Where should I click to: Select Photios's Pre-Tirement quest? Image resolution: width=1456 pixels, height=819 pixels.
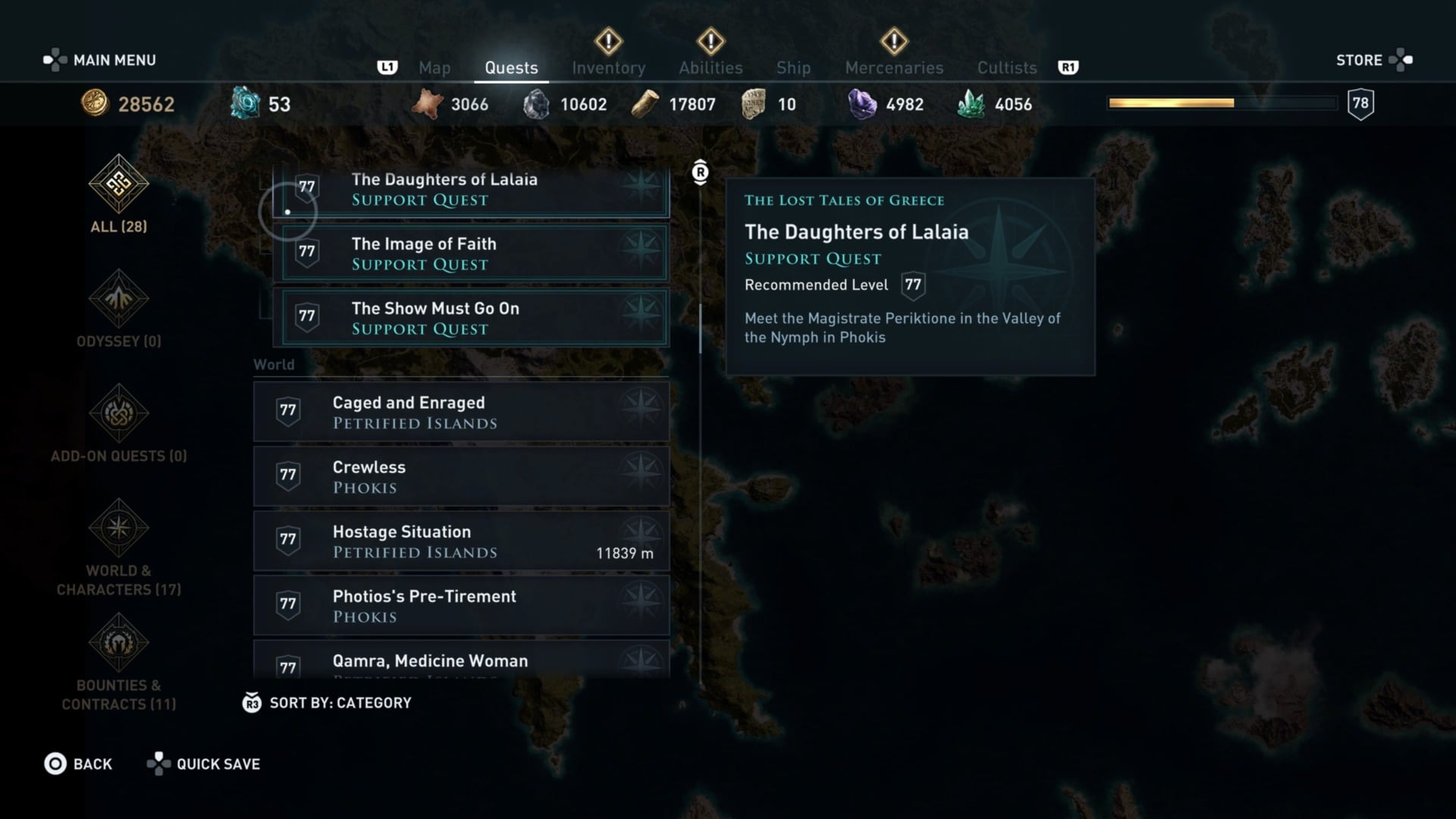point(461,605)
